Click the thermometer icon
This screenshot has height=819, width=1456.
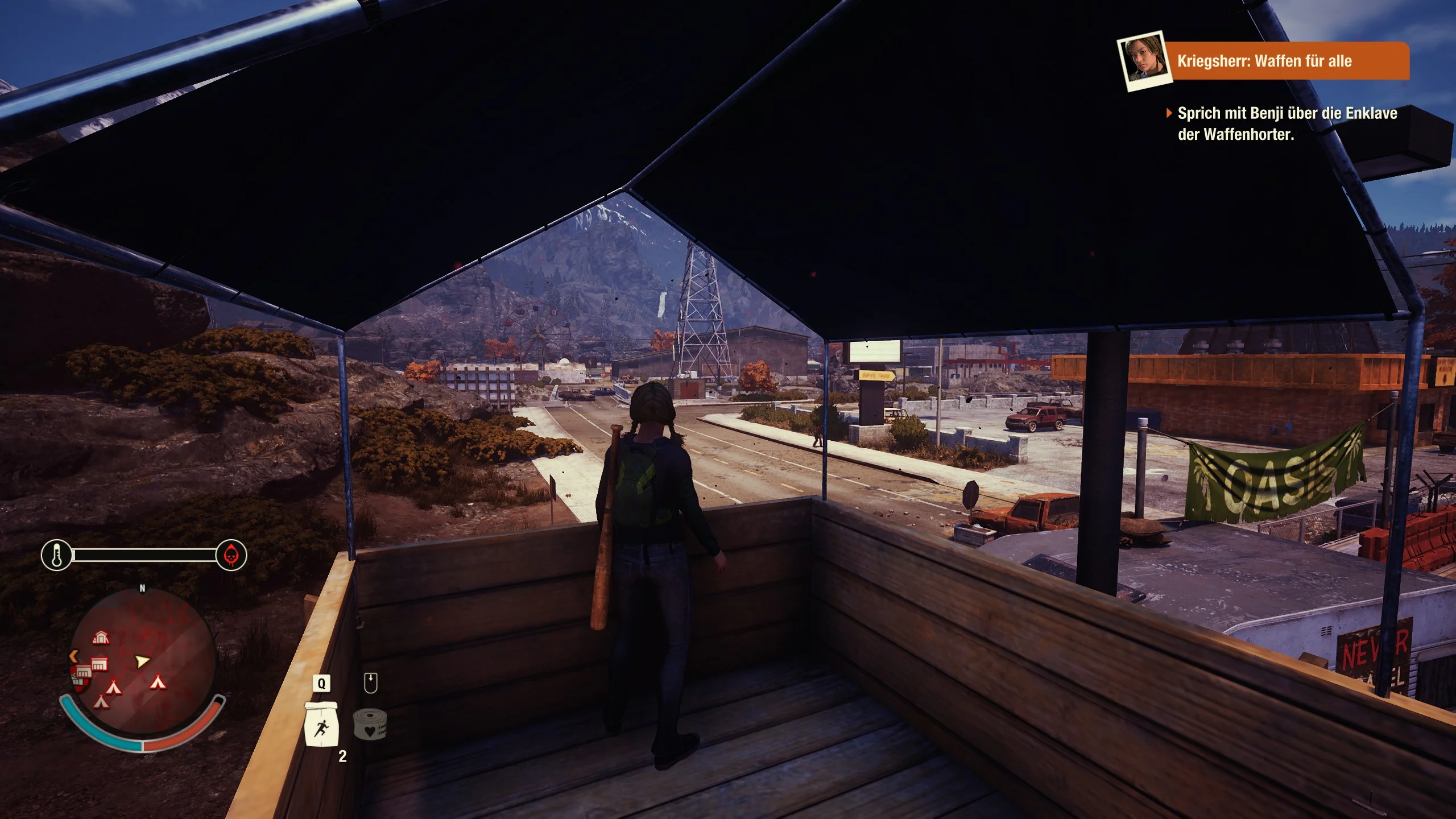[57, 555]
